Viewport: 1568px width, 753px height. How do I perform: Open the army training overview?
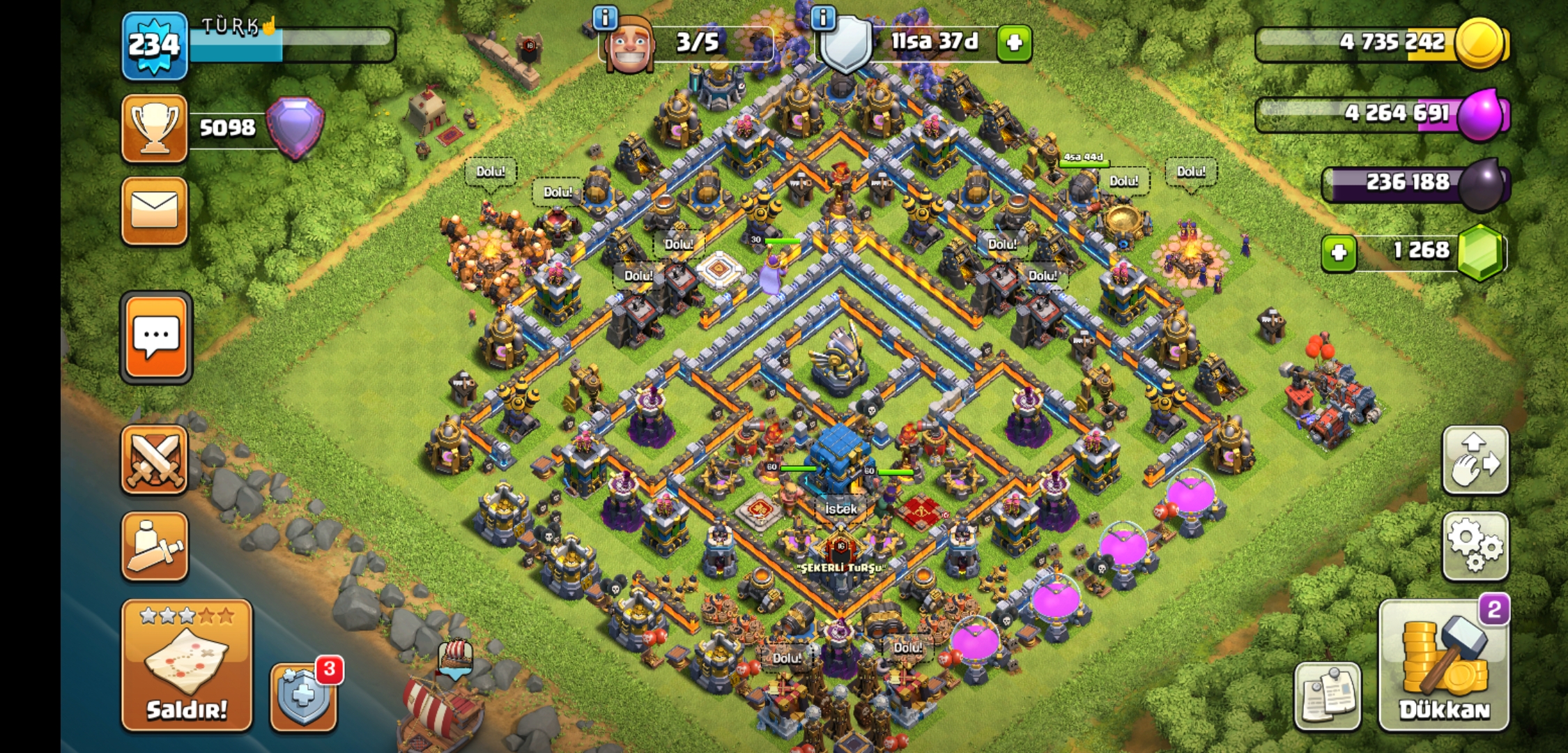pyautogui.click(x=155, y=546)
